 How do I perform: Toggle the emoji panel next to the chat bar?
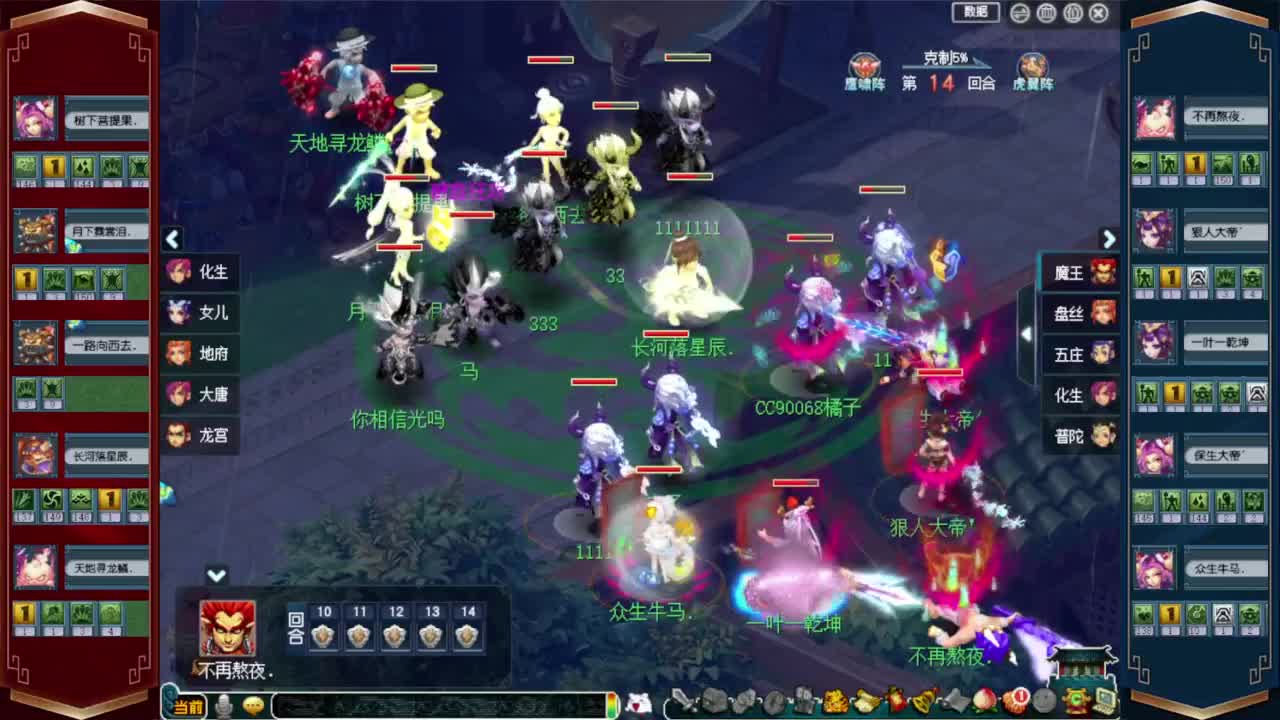[254, 703]
